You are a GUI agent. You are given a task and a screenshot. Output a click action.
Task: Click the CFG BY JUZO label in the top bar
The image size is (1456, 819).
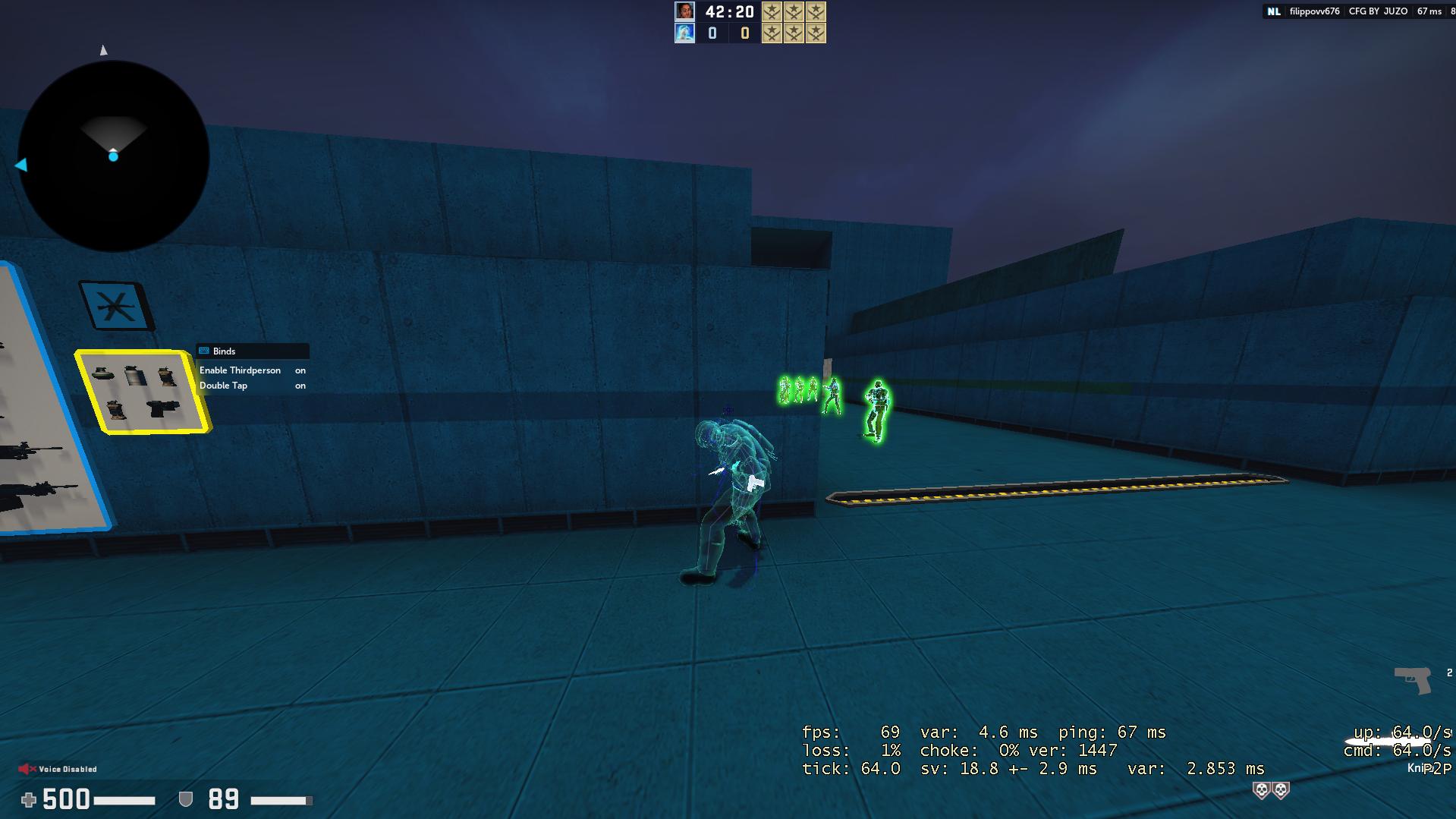click(1374, 11)
